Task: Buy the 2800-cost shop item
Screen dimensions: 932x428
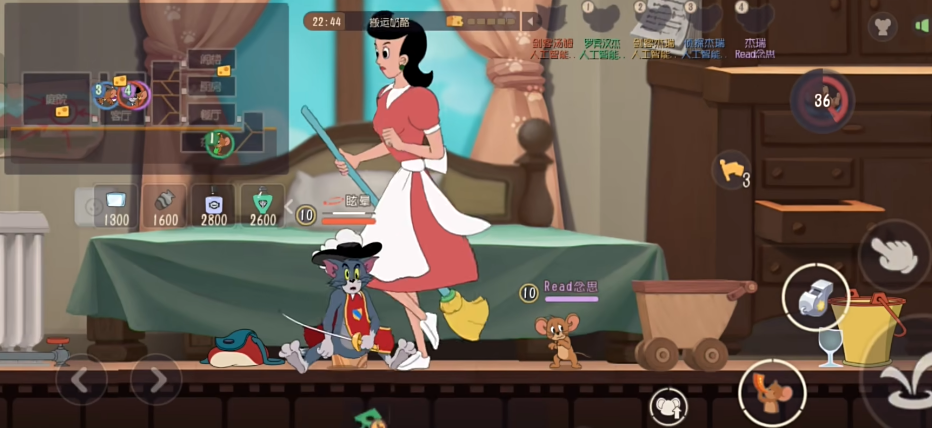Action: point(214,203)
